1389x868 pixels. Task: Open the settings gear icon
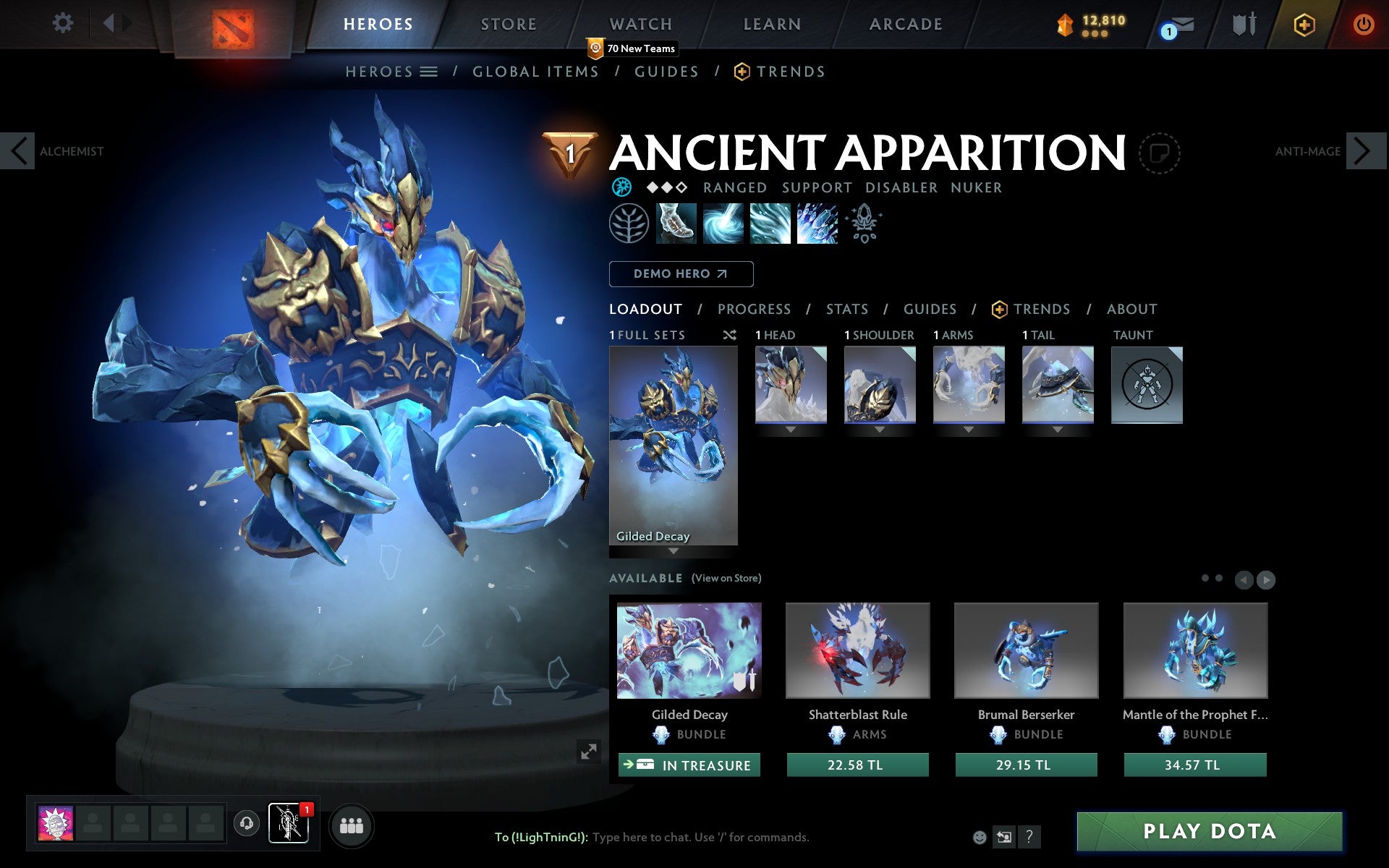[x=64, y=23]
